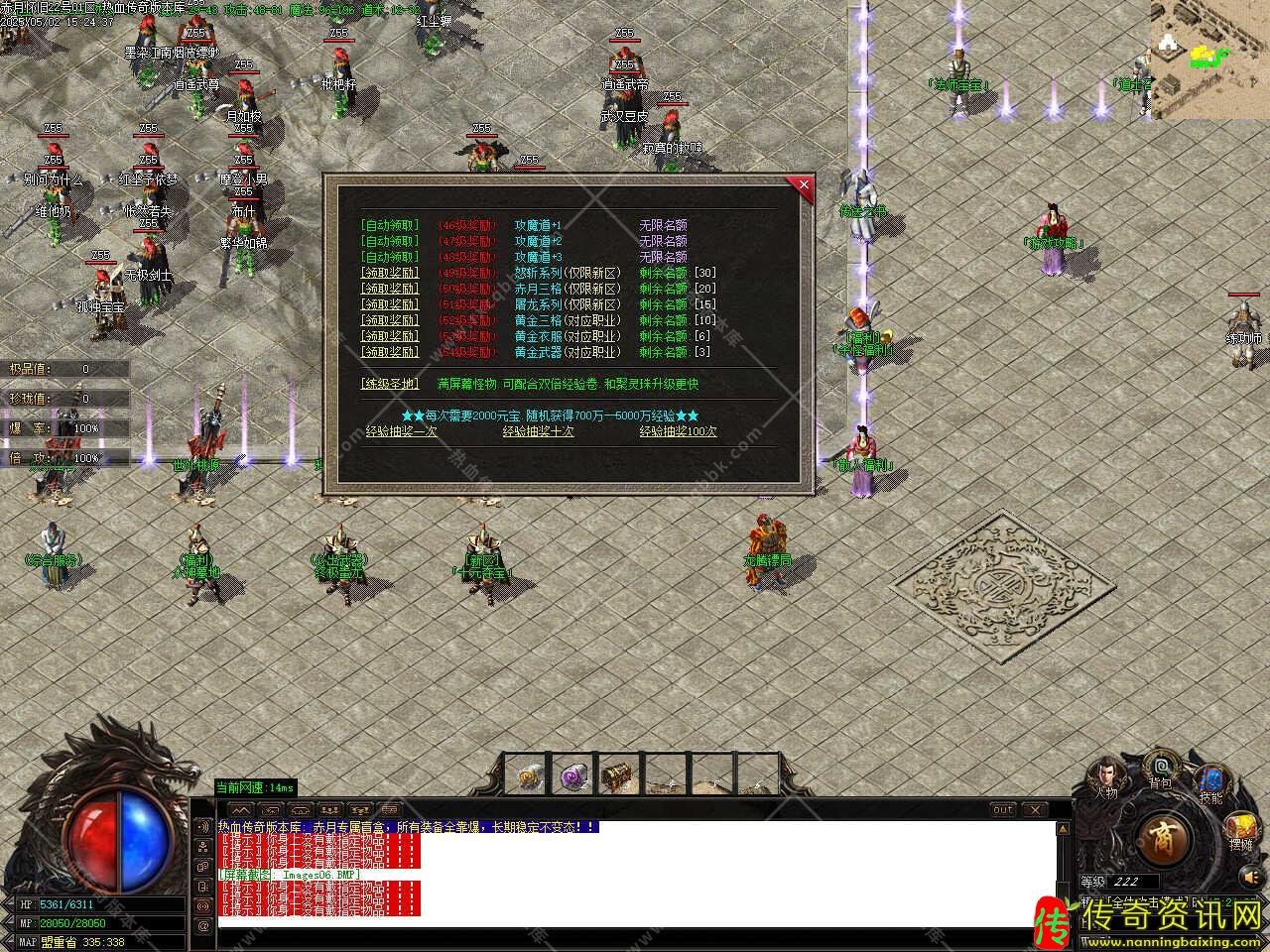Image resolution: width=1270 pixels, height=952 pixels.
Task: Claim the 黄金三格 reward
Action: click(x=390, y=320)
